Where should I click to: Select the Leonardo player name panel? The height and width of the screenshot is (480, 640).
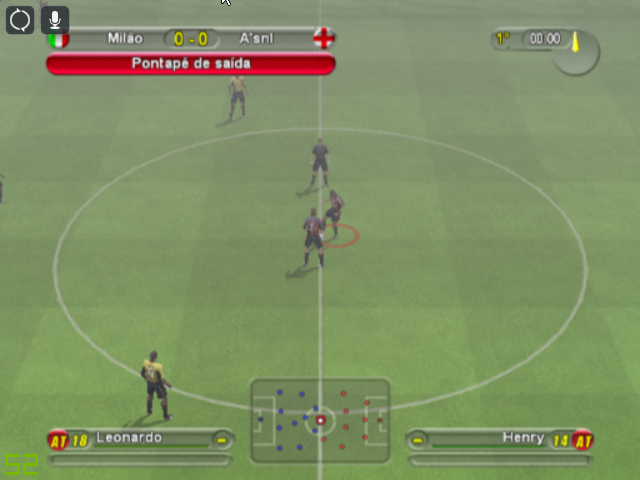pos(140,438)
